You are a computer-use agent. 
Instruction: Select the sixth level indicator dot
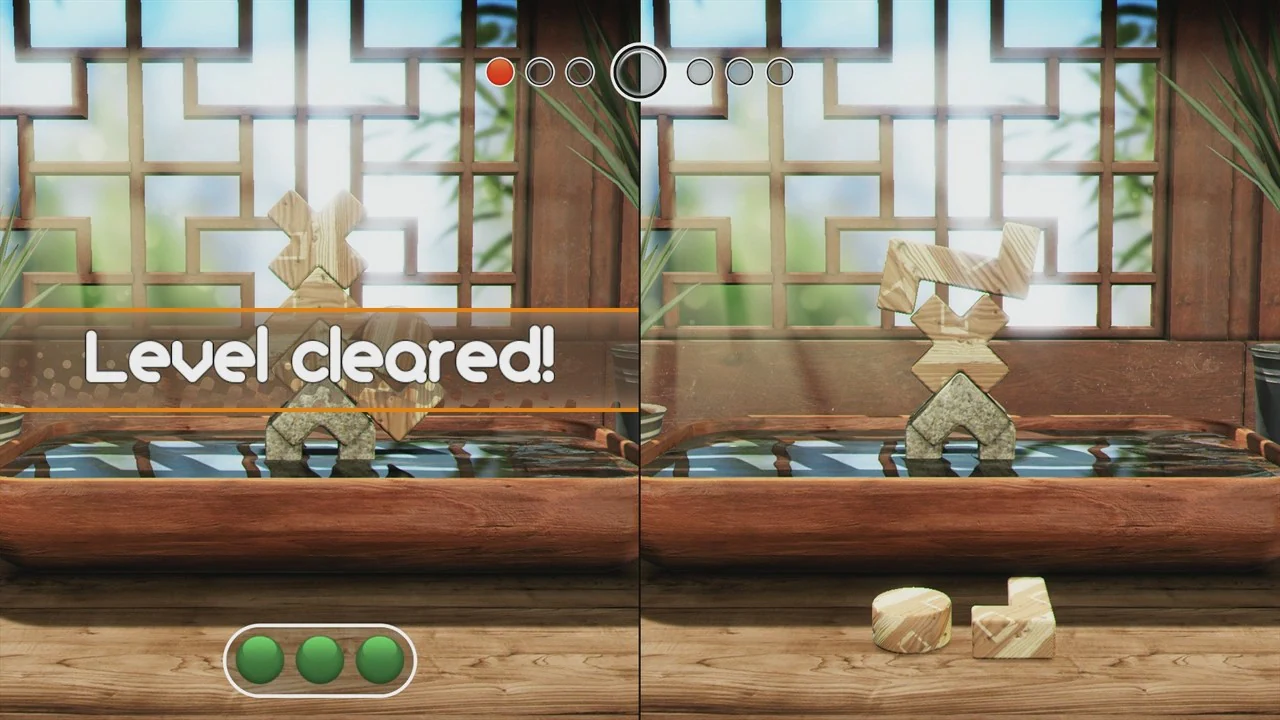click(739, 71)
